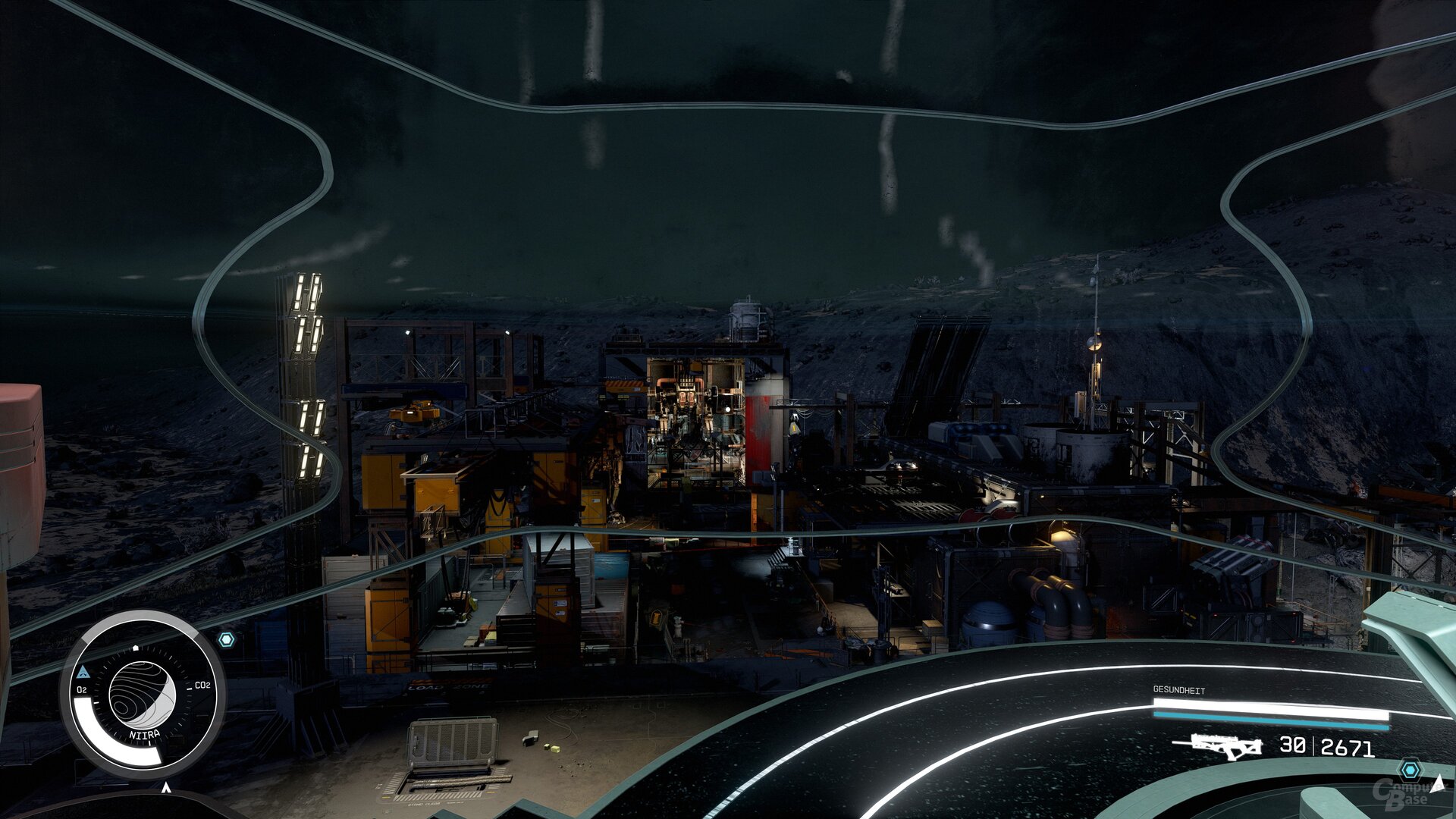The image size is (1456, 819).
Task: Expand the ammo counter showing 30|2671
Action: pos(1326,745)
